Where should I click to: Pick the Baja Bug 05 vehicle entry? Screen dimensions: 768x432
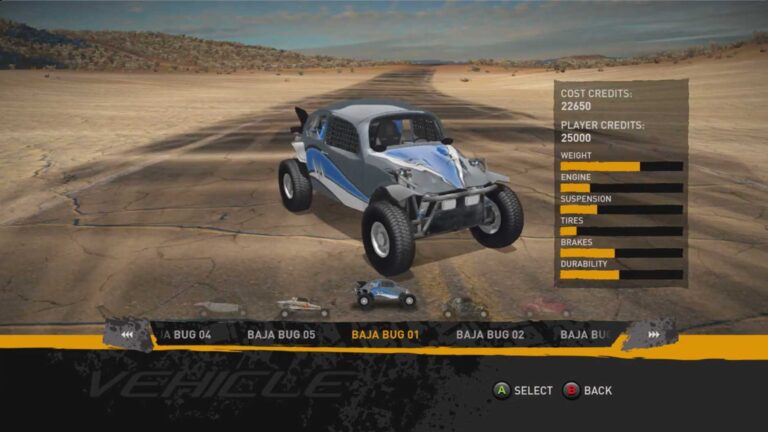coord(281,334)
